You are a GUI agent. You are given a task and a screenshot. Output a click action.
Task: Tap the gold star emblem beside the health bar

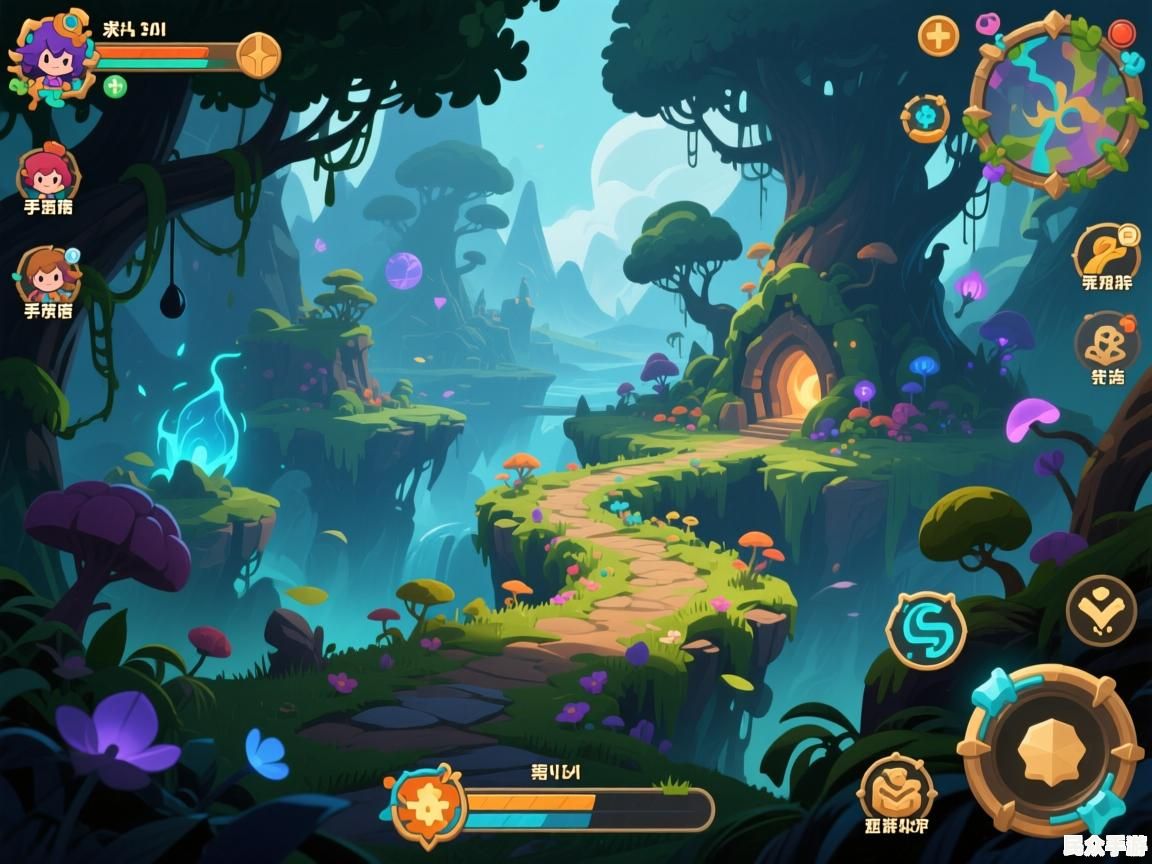[258, 54]
